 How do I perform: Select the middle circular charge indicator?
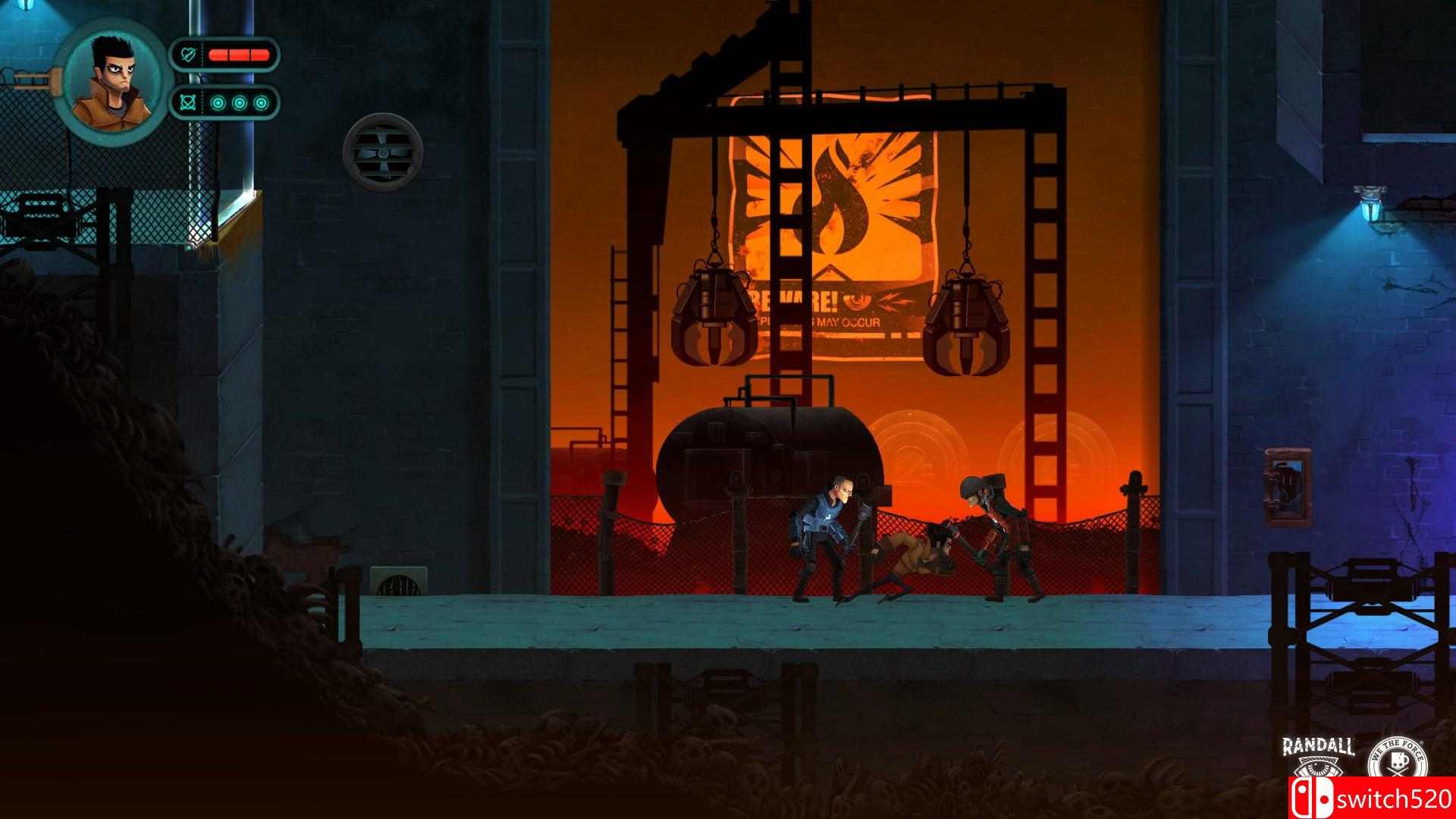pyautogui.click(x=240, y=102)
